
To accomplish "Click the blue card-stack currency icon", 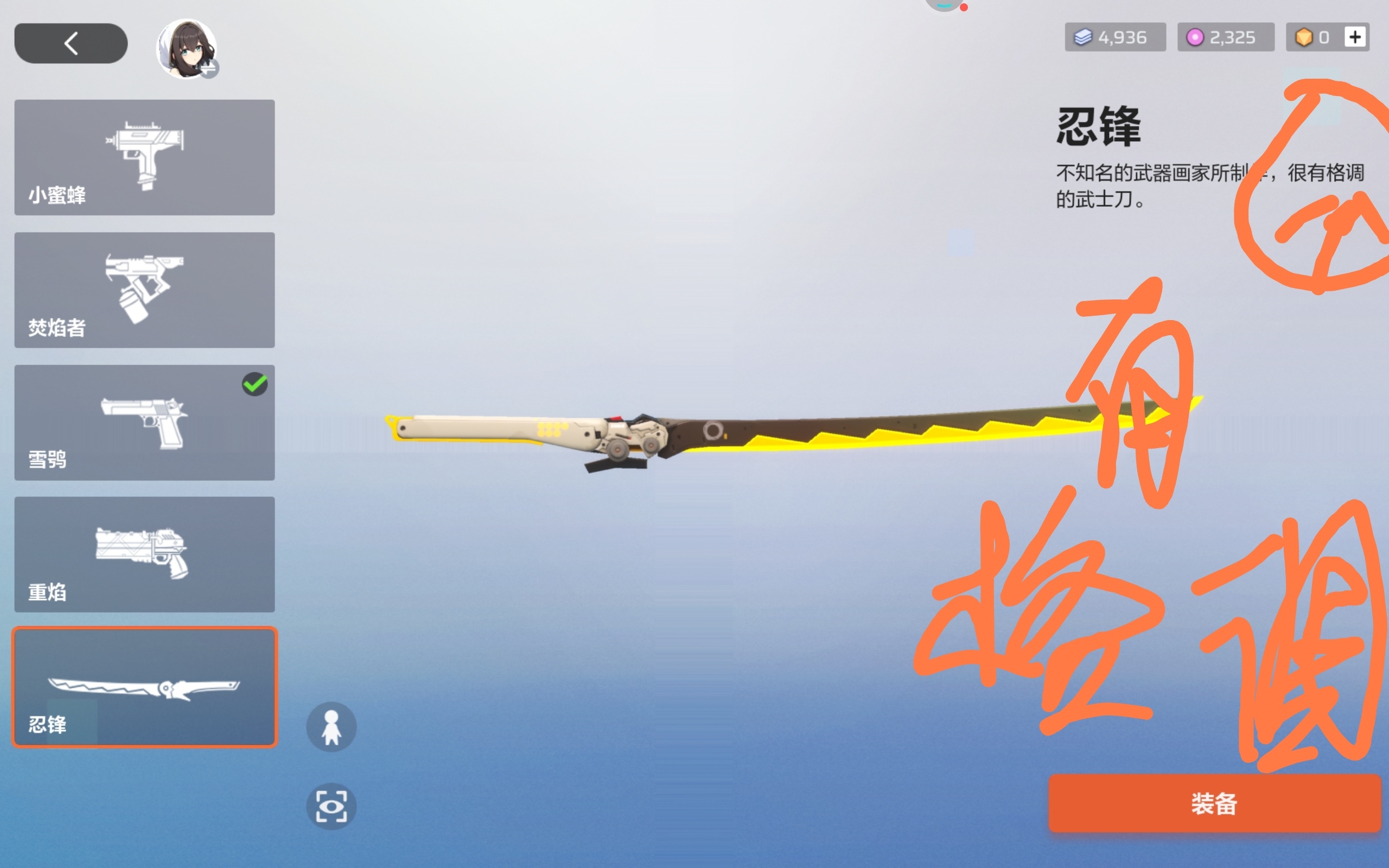I will (x=1083, y=37).
